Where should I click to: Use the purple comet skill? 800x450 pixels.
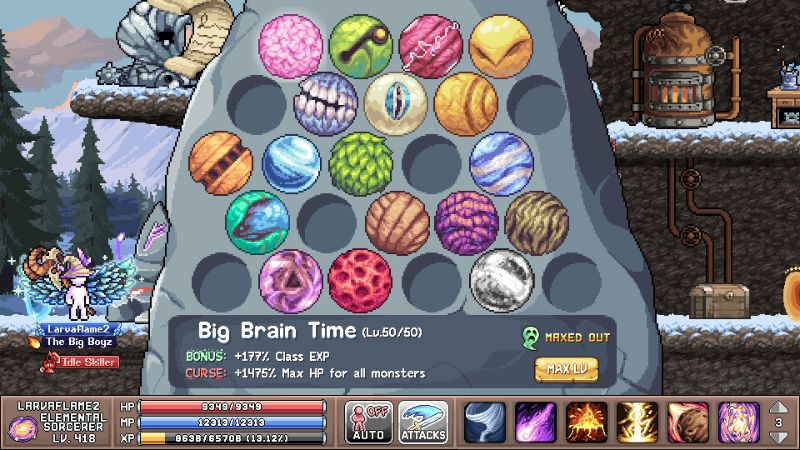click(536, 422)
